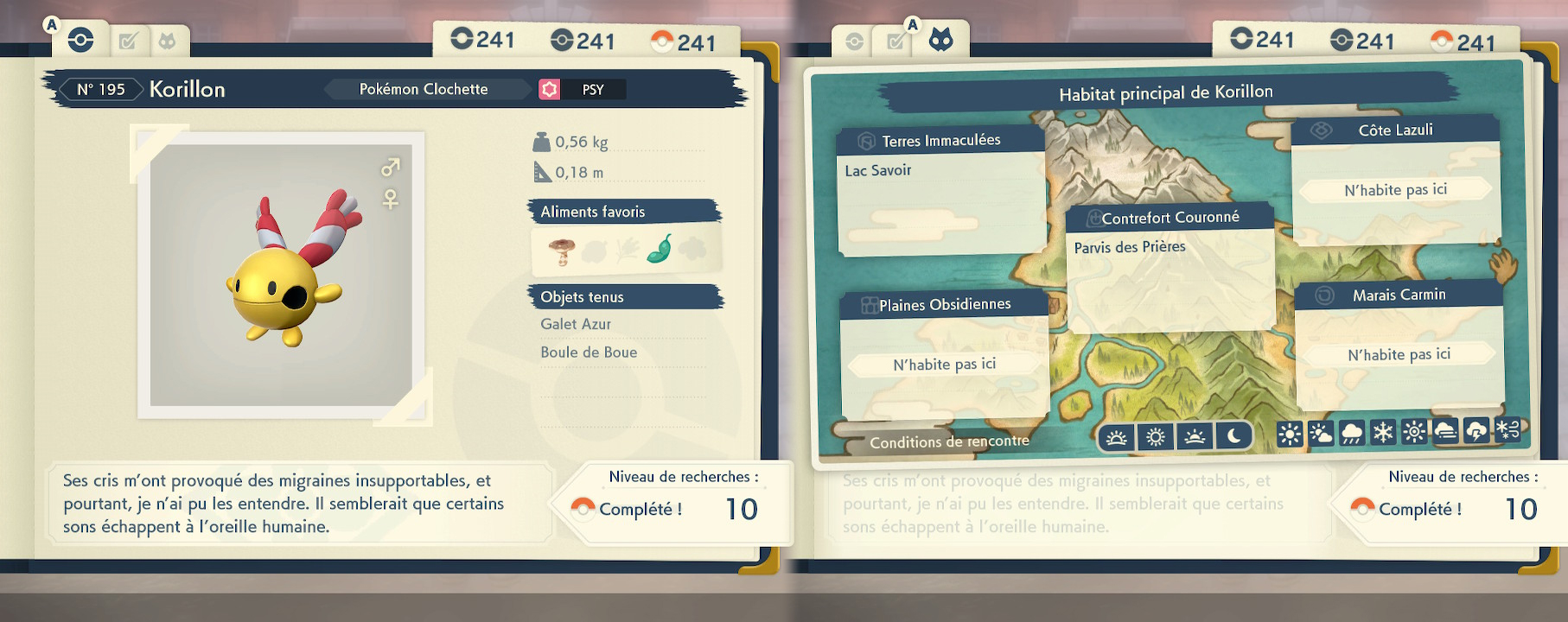Open the research tasks tab beside the active Pokéball tab
This screenshot has width=1568, height=622.
pyautogui.click(x=128, y=41)
